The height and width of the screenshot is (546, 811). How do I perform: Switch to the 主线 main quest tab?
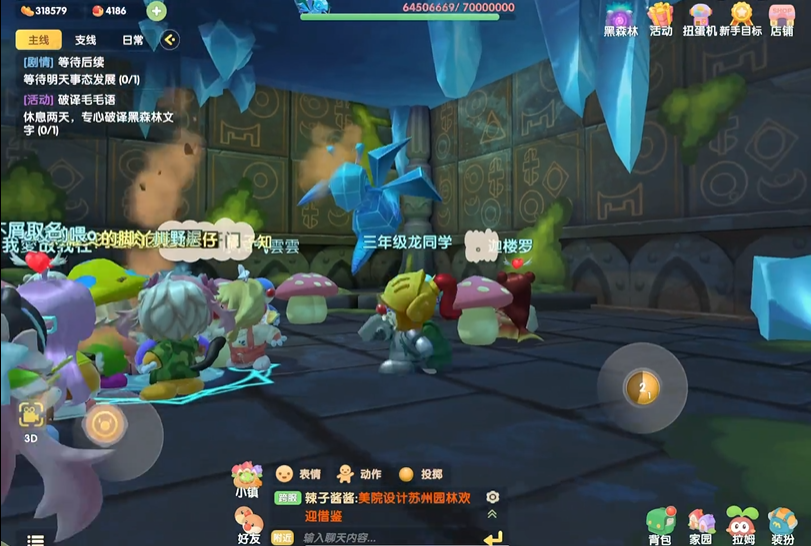(38, 40)
